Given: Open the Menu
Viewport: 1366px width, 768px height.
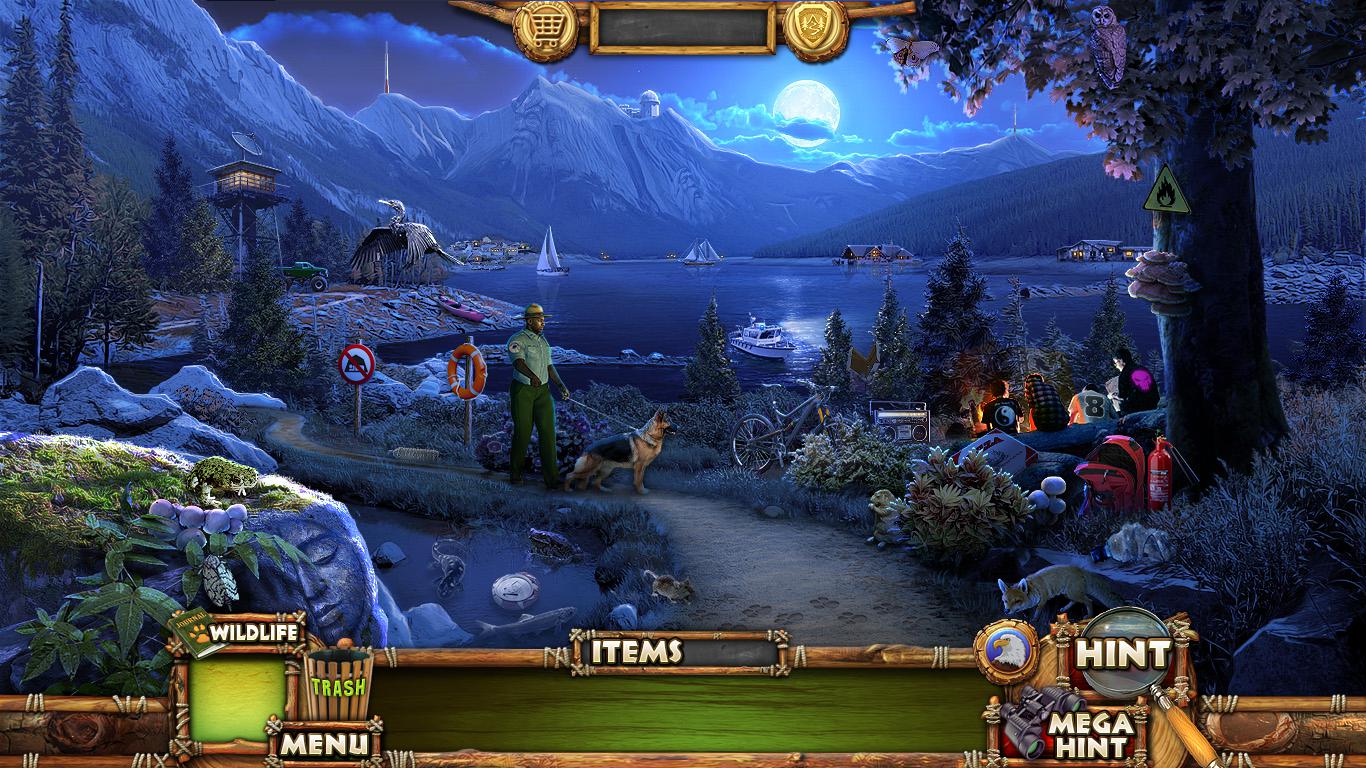Looking at the screenshot, I should tap(323, 743).
